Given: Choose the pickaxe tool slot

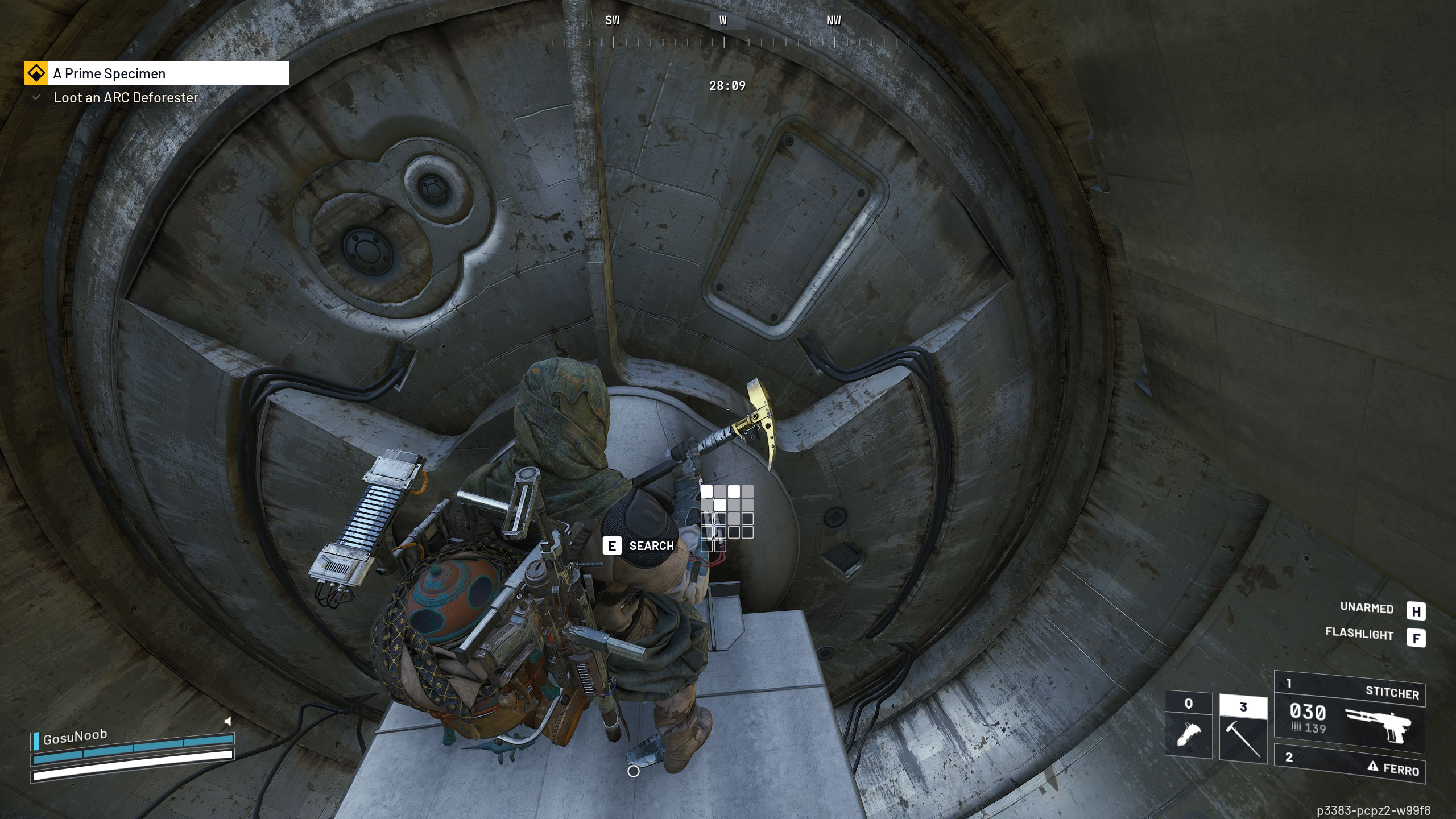Looking at the screenshot, I should [x=1243, y=729].
